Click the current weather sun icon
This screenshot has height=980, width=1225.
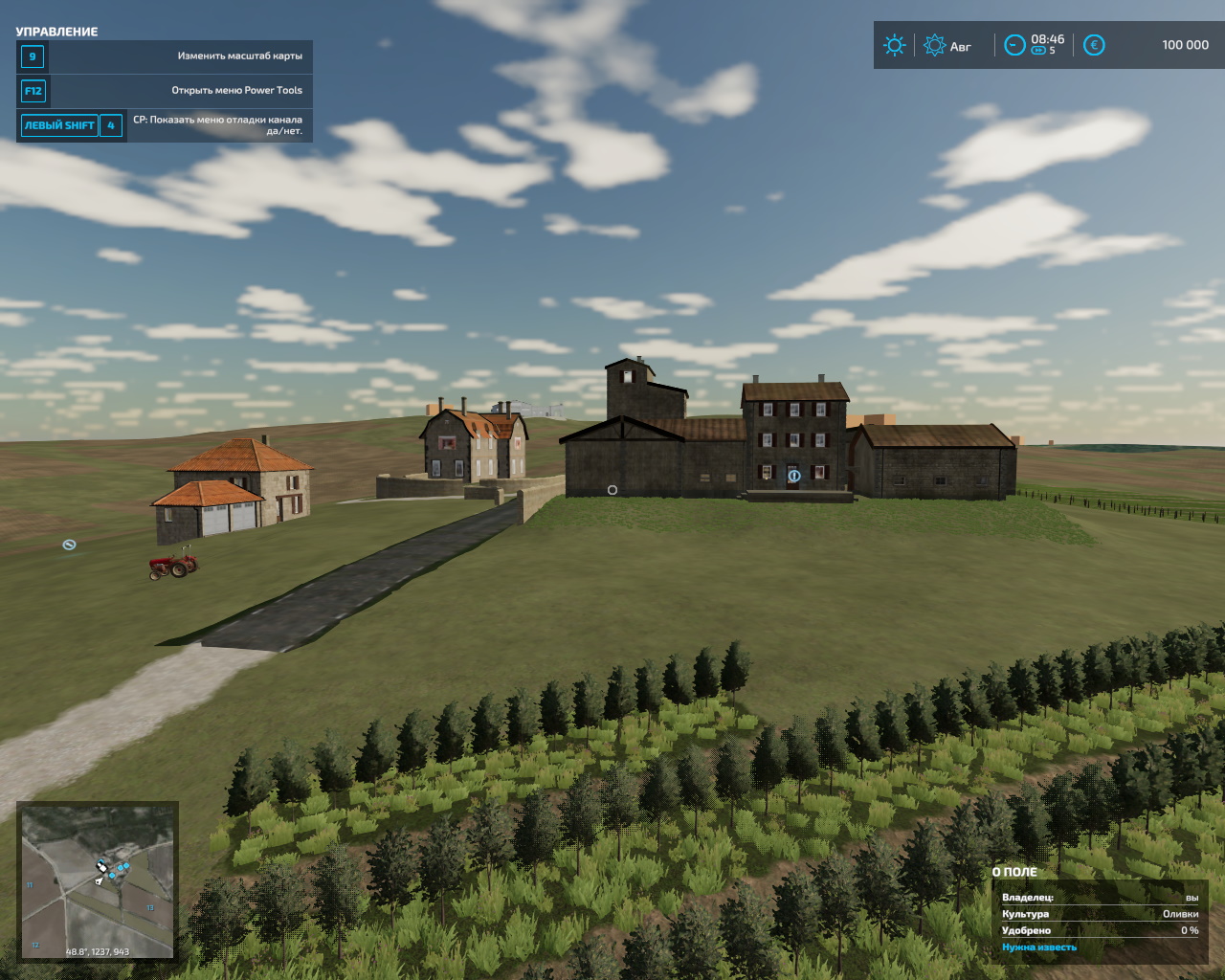(894, 44)
